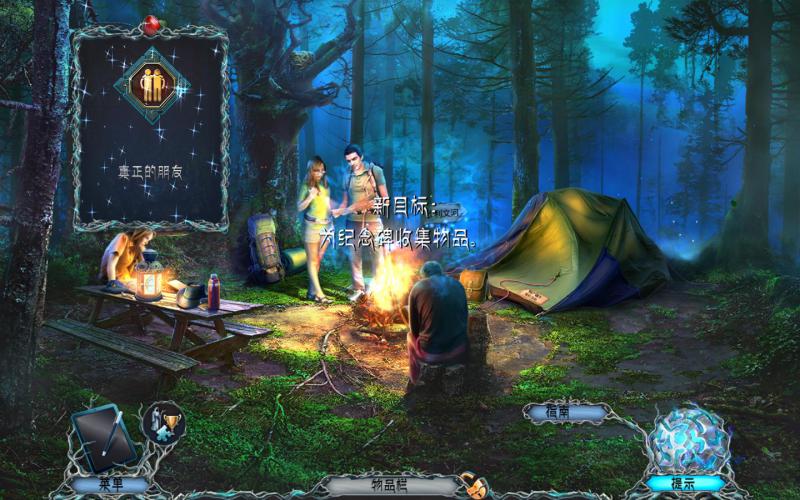
Task: View the trophy achievements icon
Action: click(x=162, y=423)
